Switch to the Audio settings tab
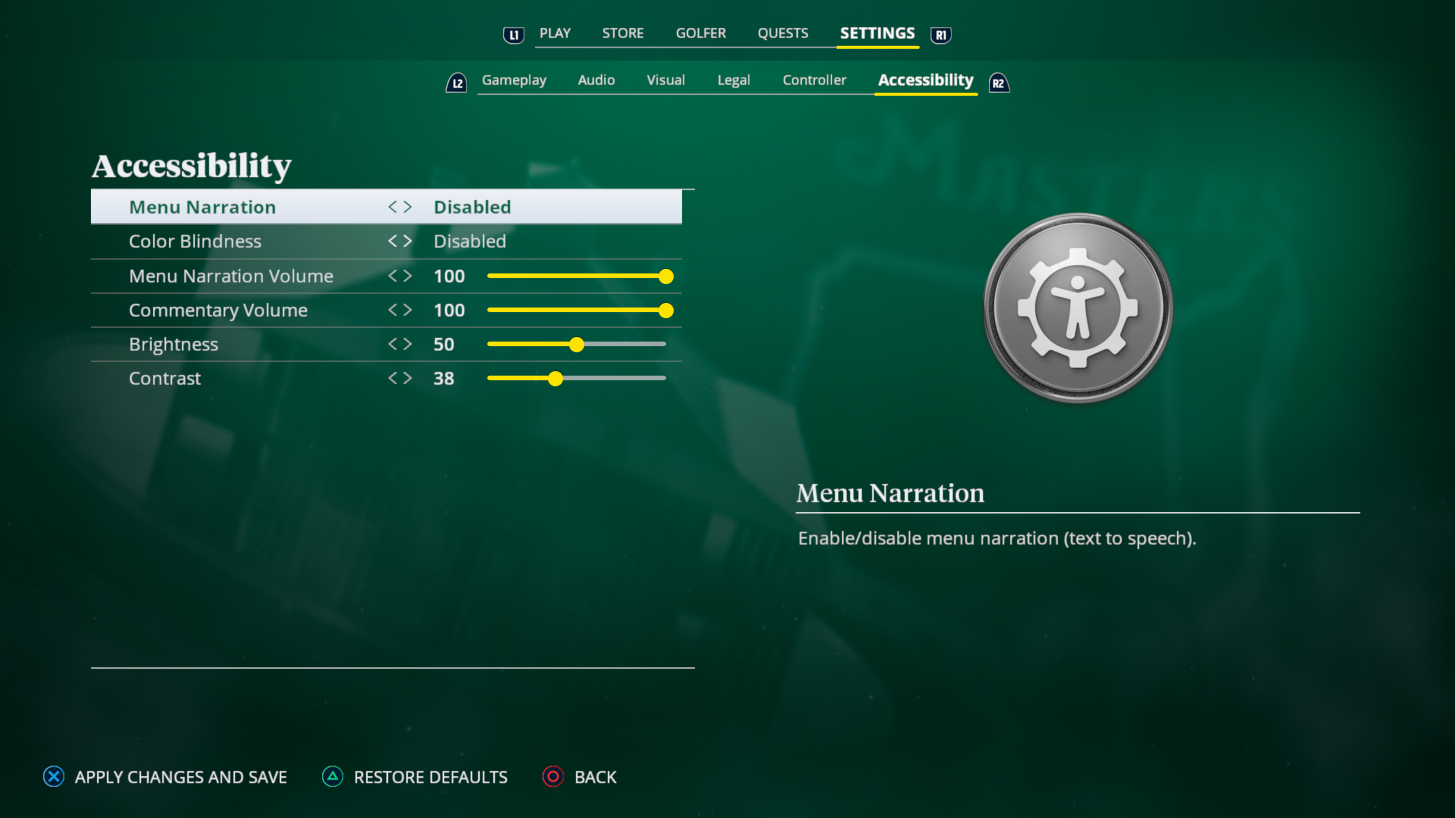This screenshot has width=1455, height=818. click(596, 80)
